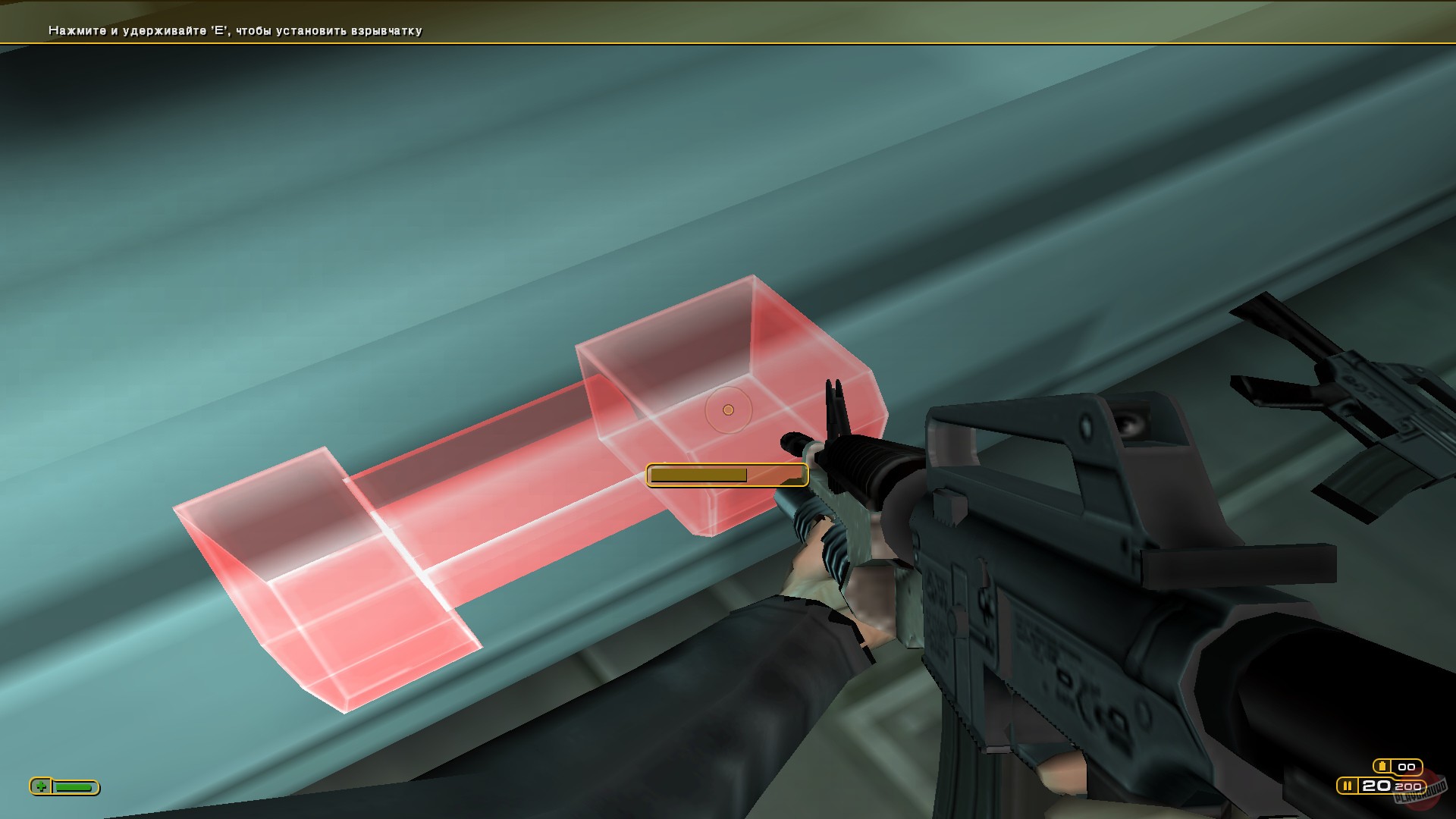Click the circular crosshair reticle
Screen dimensions: 1456x819
[729, 409]
